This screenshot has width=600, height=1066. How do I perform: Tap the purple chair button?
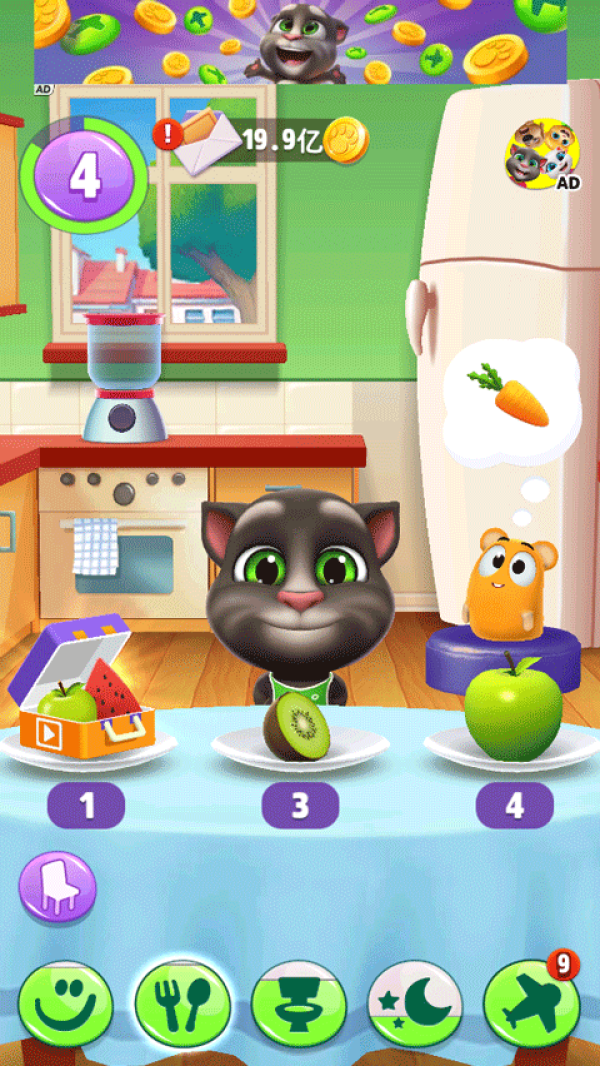58,887
